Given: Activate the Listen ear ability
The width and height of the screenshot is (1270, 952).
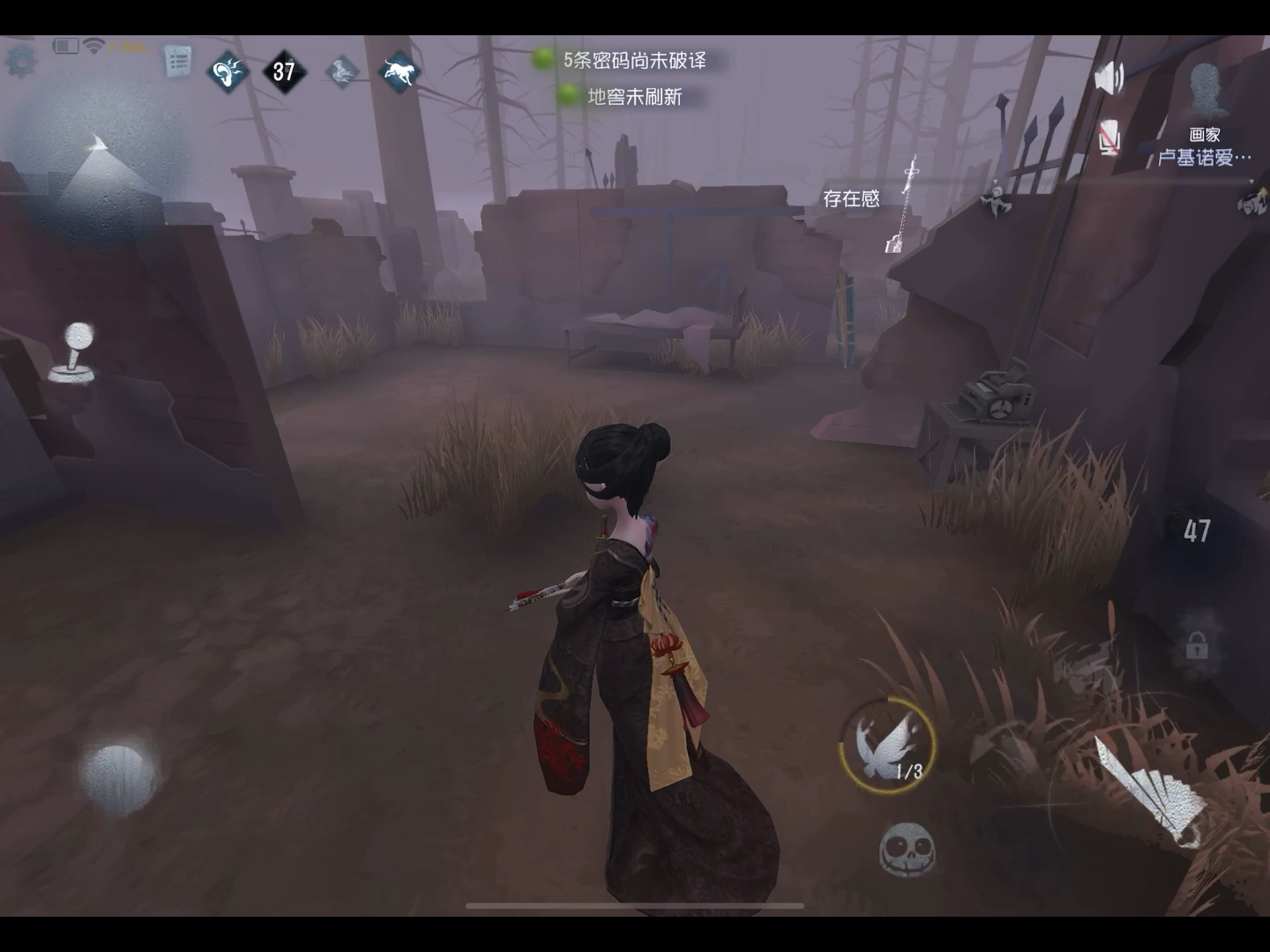Looking at the screenshot, I should coord(228,71).
